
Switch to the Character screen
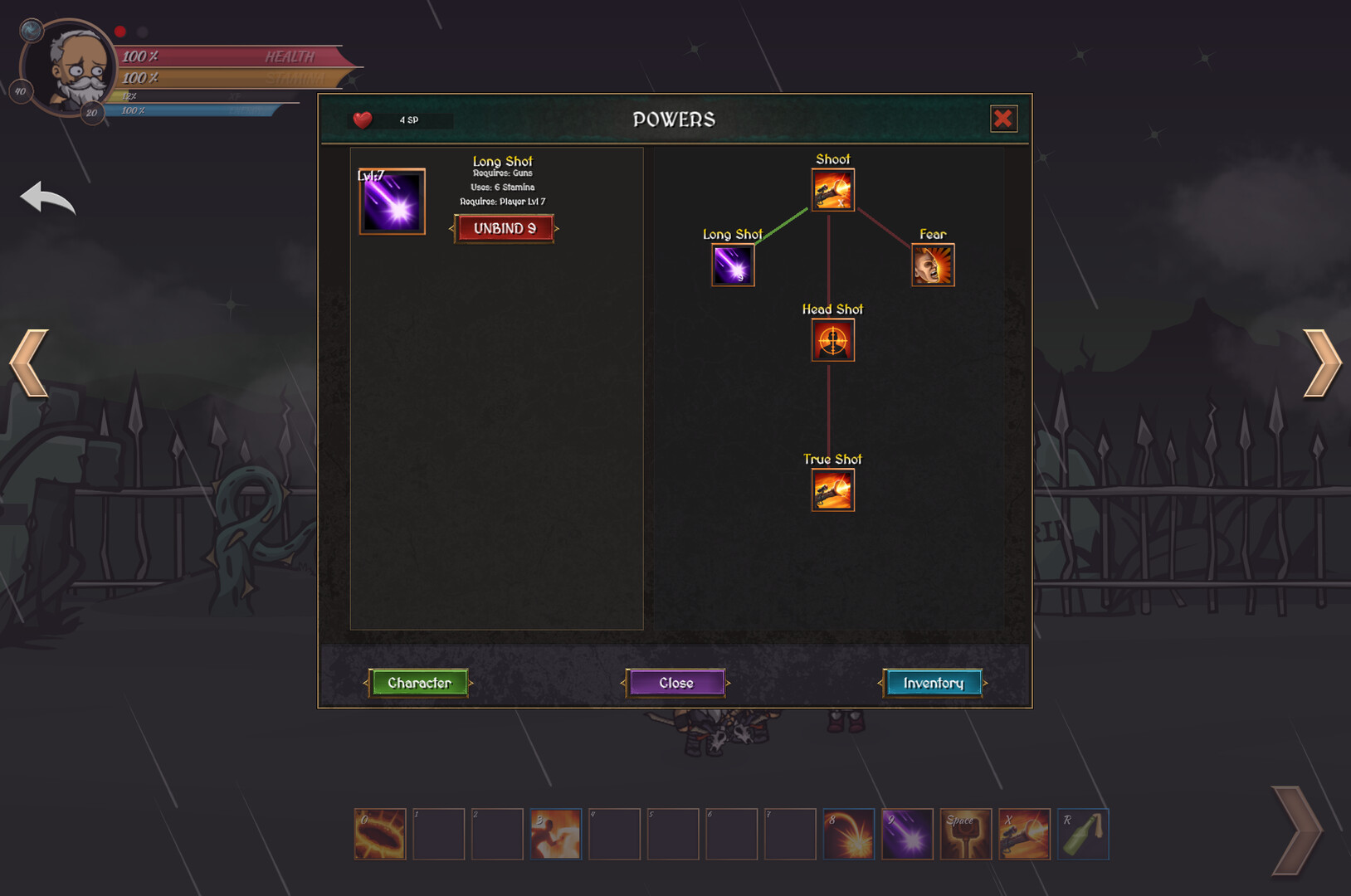pos(419,683)
